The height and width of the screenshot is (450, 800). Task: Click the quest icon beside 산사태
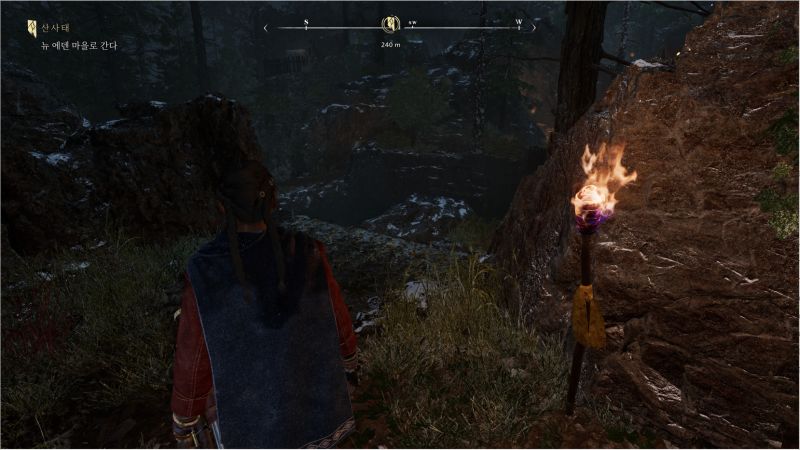[x=31, y=29]
